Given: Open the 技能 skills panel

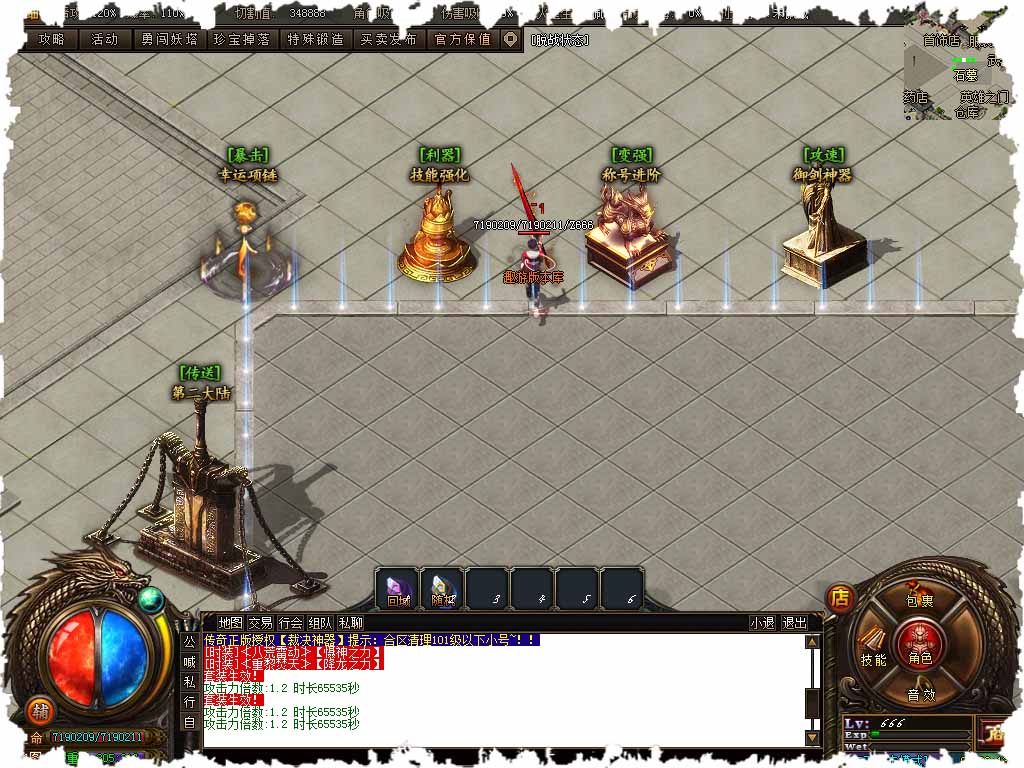Looking at the screenshot, I should pos(873,659).
